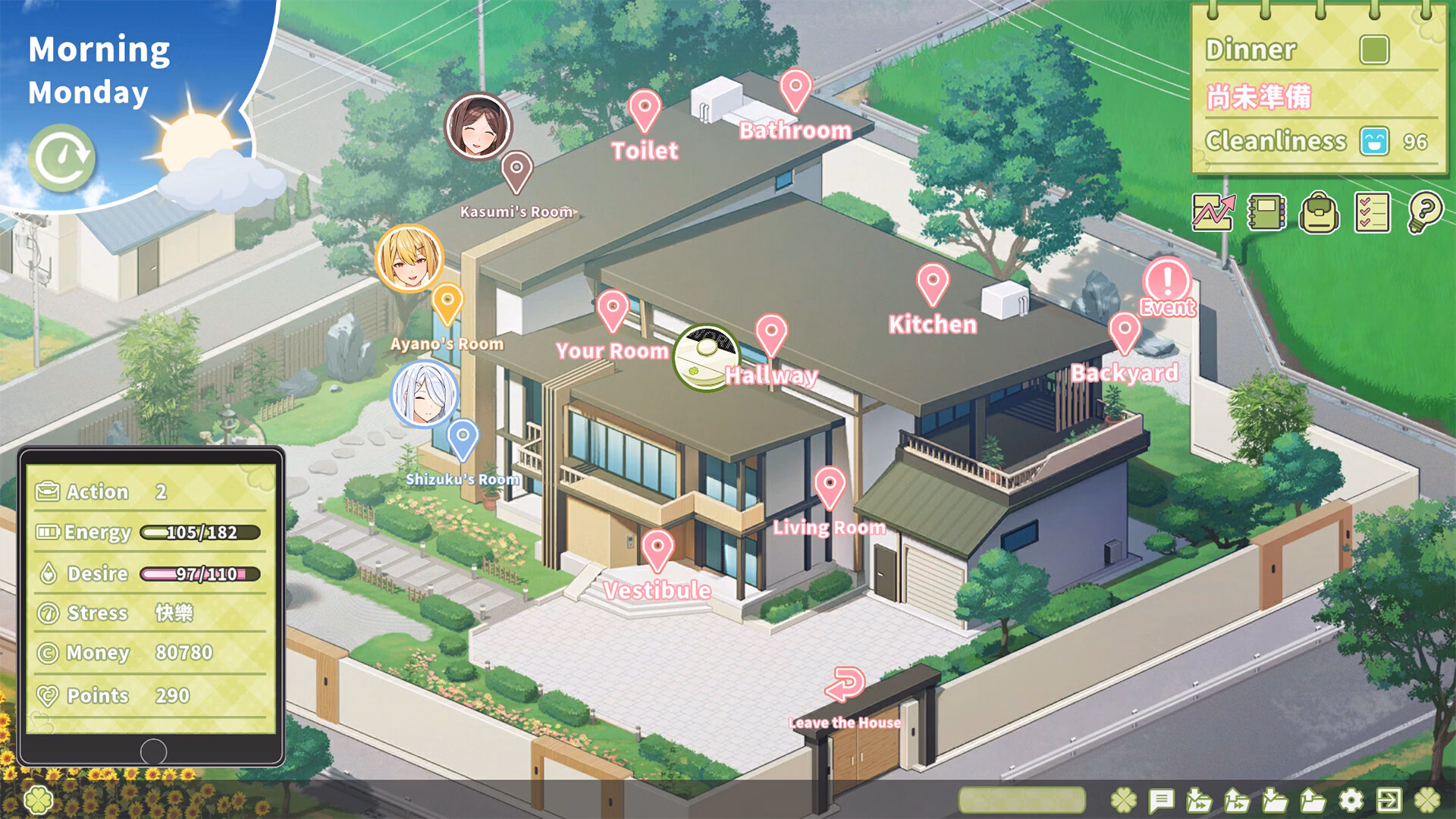
Task: Open the settings gear in the bottom bar
Action: click(x=1351, y=799)
